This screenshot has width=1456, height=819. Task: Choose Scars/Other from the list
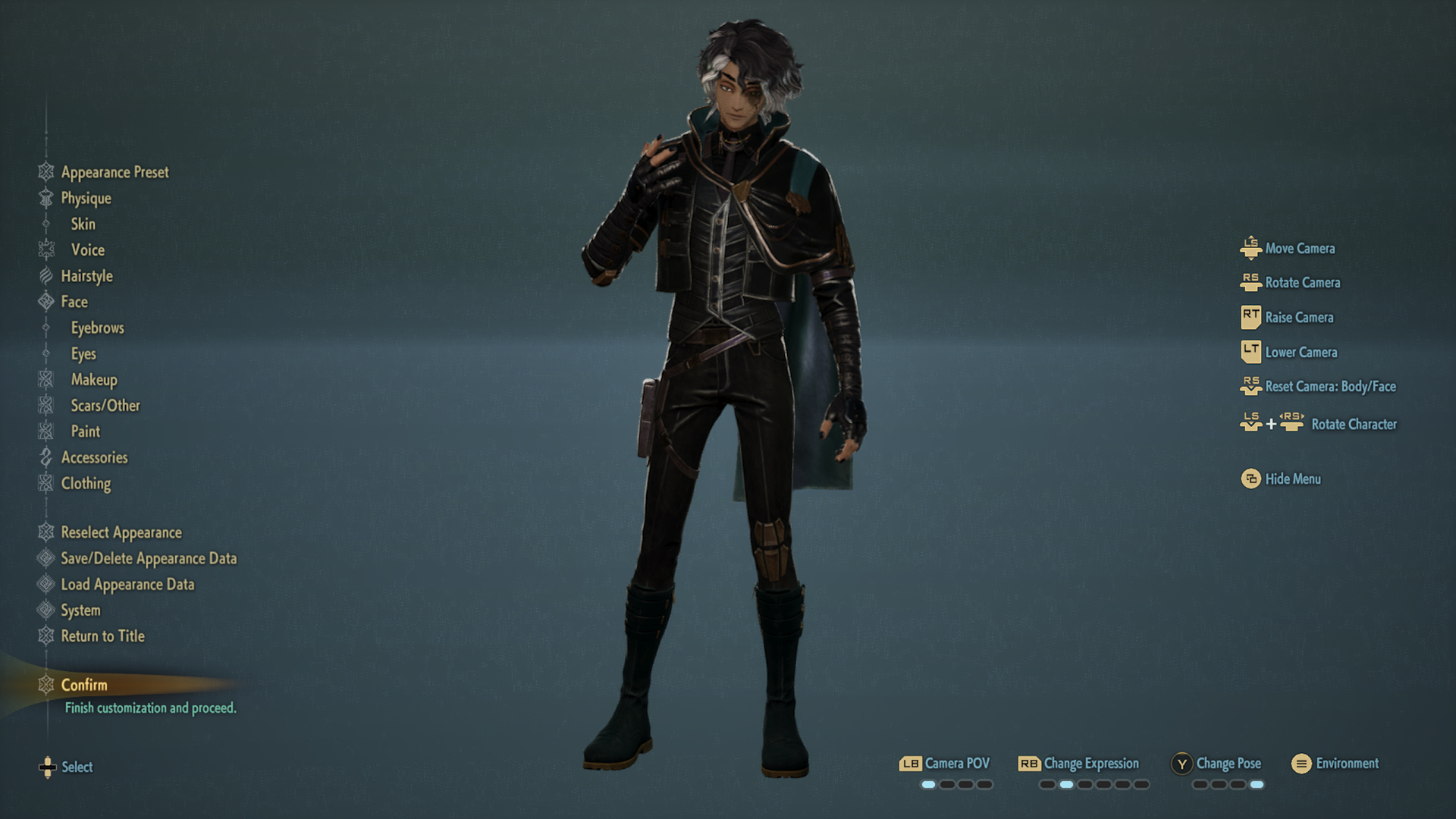105,406
